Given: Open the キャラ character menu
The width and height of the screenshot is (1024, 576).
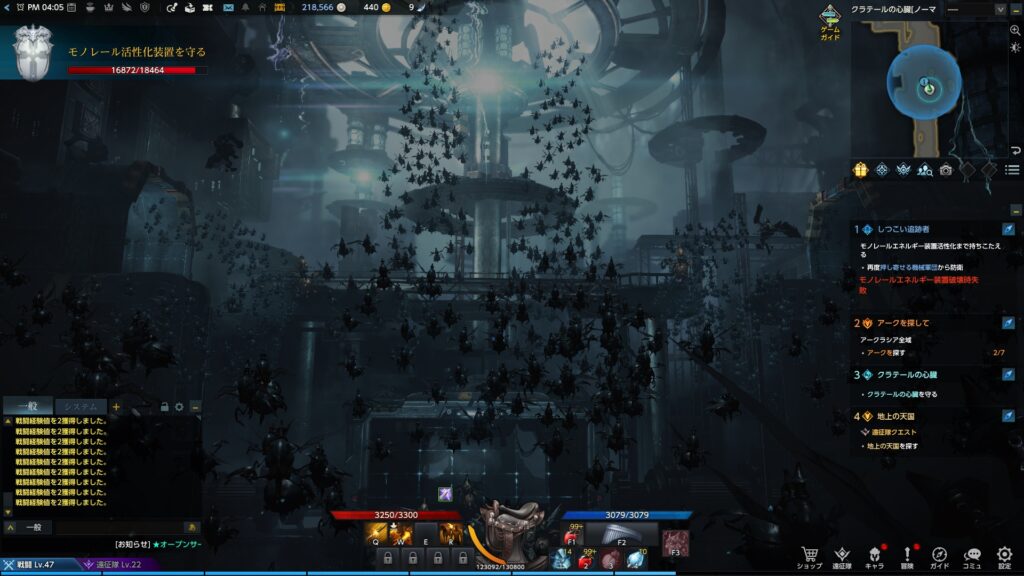Looking at the screenshot, I should (874, 555).
